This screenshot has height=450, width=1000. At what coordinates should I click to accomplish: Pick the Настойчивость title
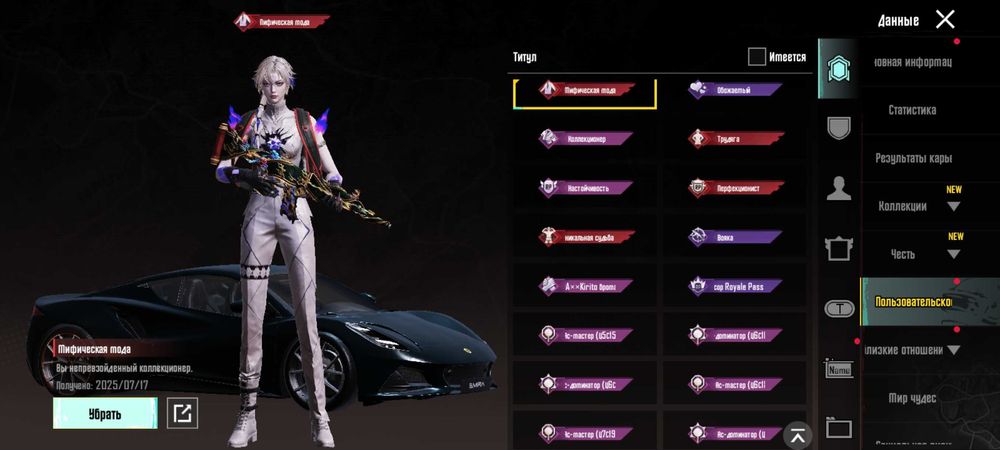click(585, 187)
